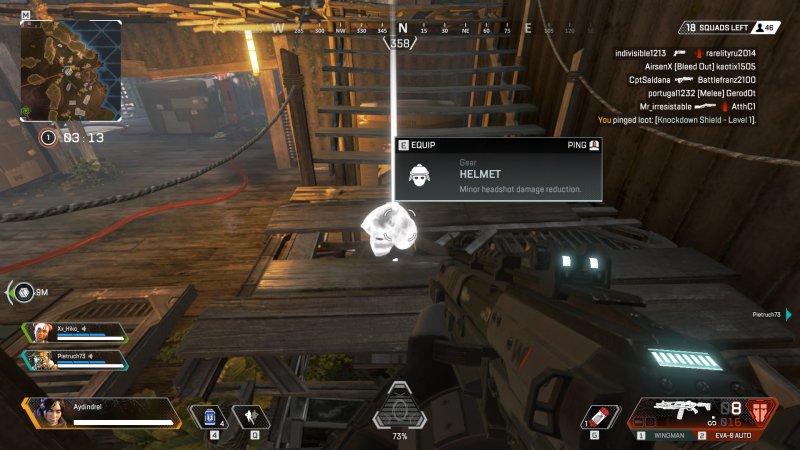Switch to the Wingman weapon slot
The image size is (800, 450).
click(x=666, y=436)
